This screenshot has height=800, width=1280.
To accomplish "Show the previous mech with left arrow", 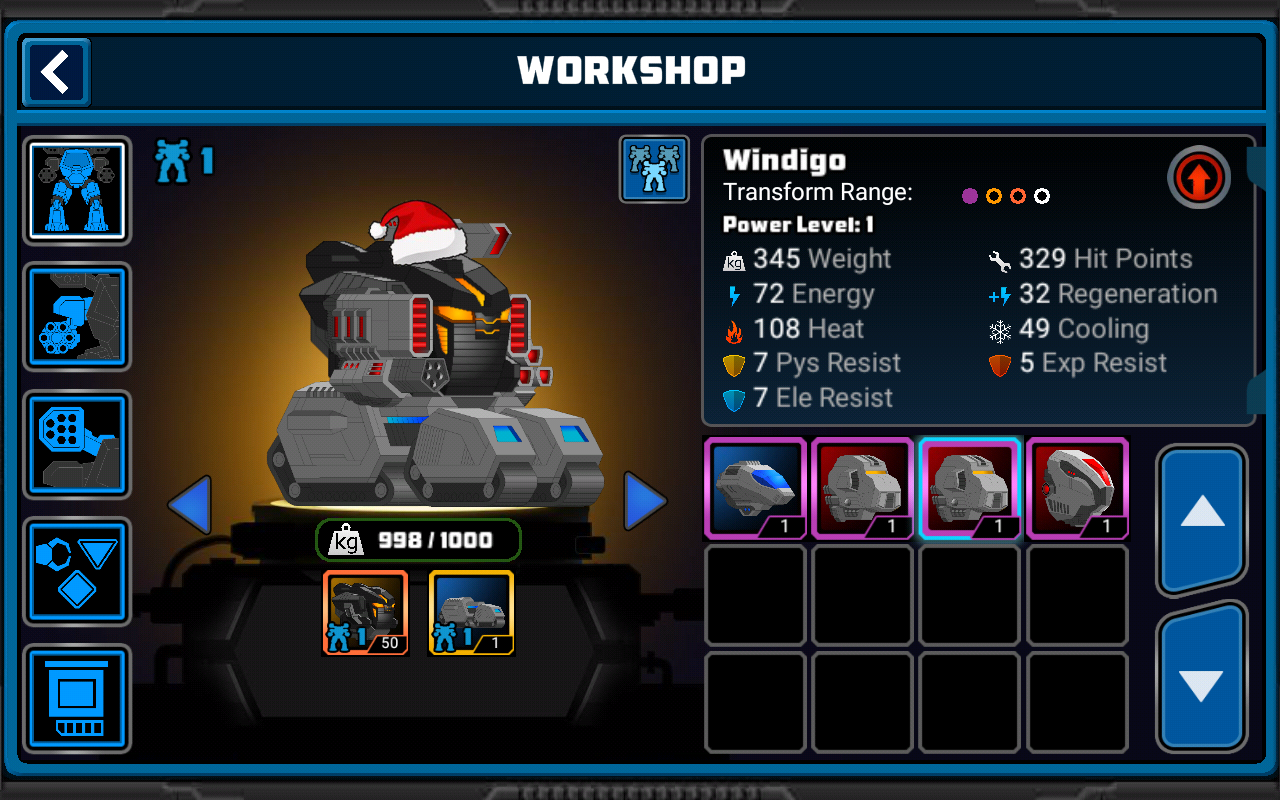I will point(190,504).
